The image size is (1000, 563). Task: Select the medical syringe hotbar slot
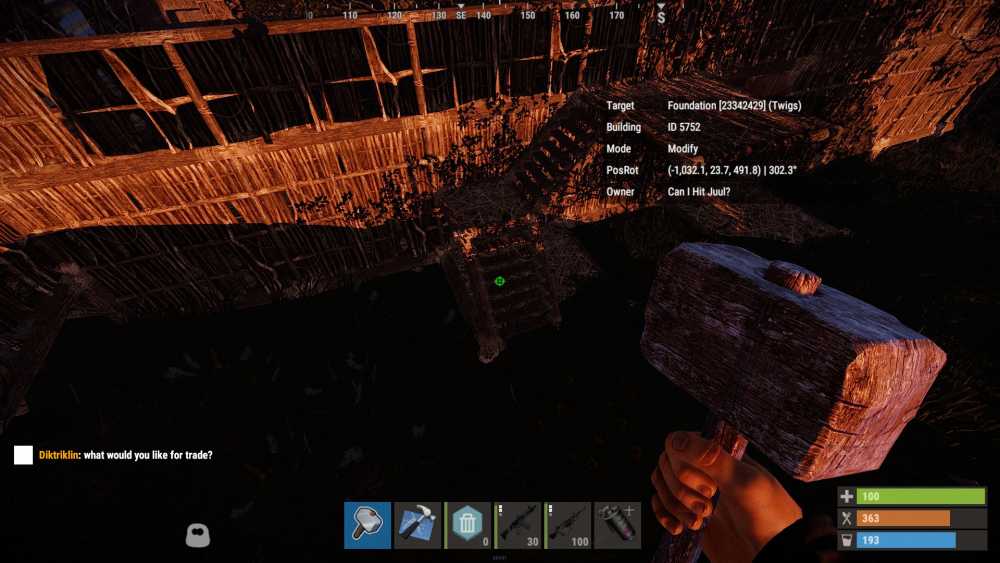(617, 525)
